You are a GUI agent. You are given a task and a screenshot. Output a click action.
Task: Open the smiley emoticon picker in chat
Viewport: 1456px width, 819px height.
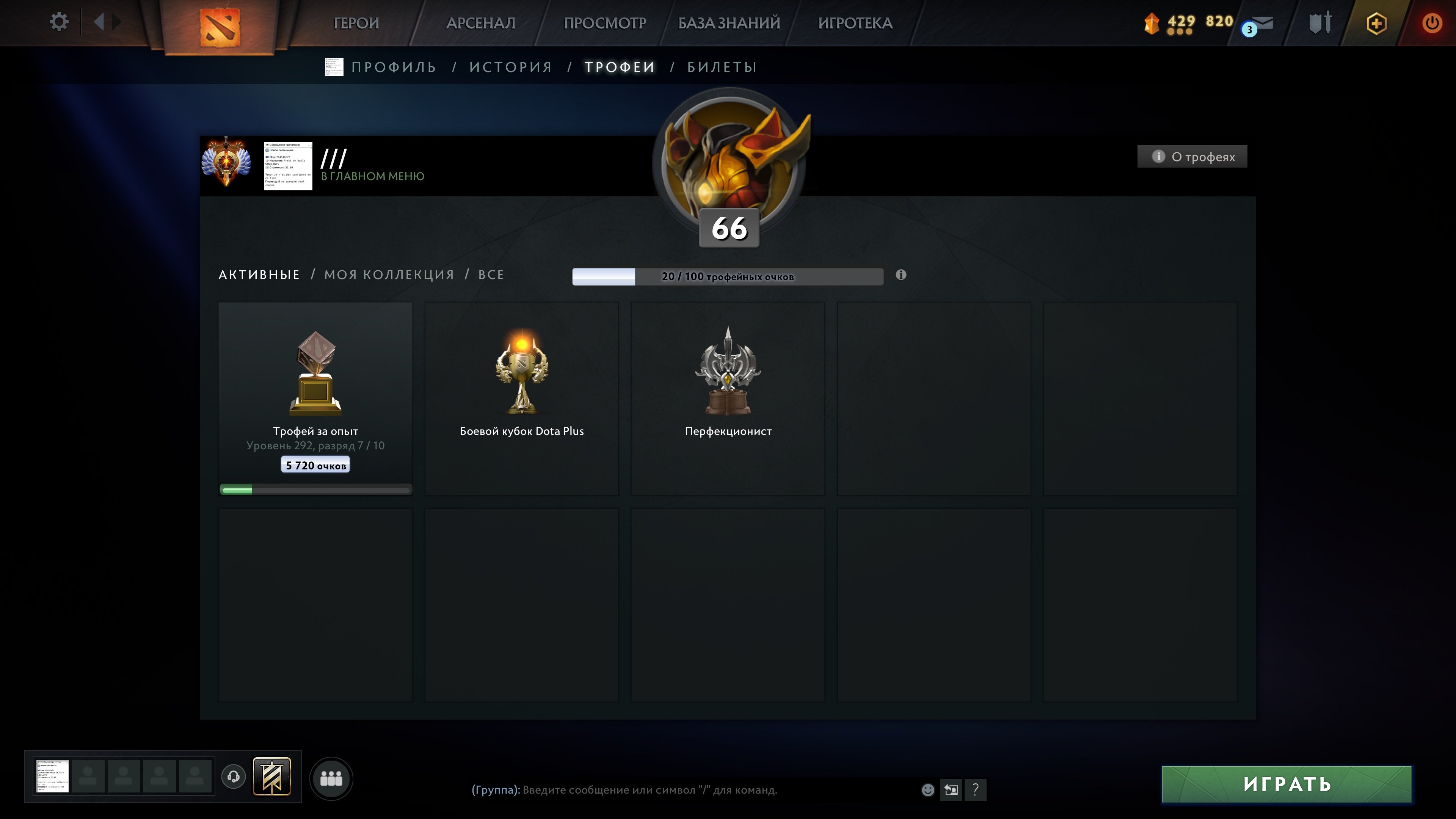927,789
